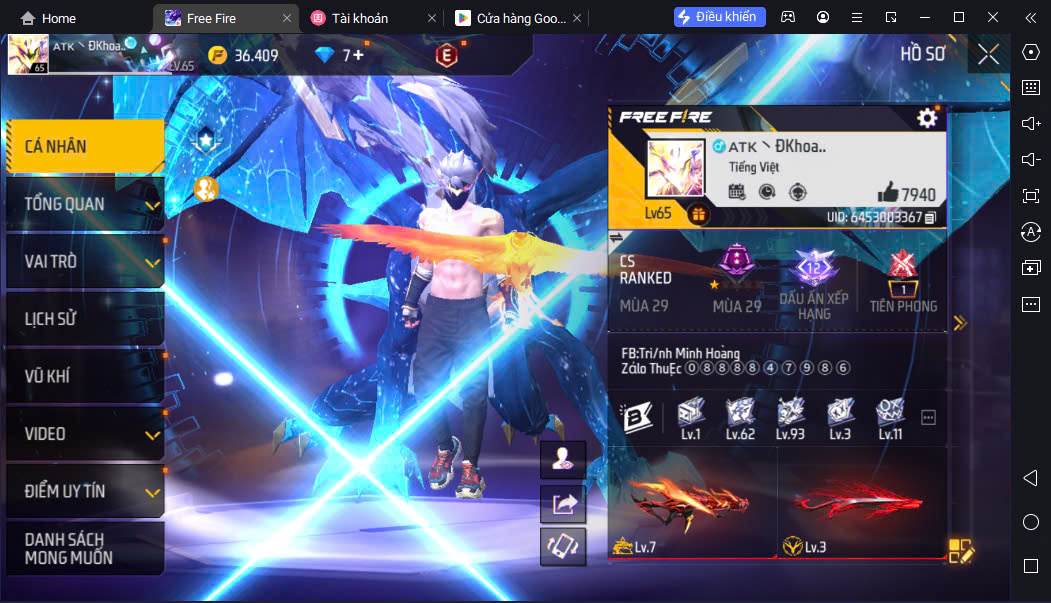Open profile settings gear icon
Viewport: 1051px width, 603px height.
927,118
